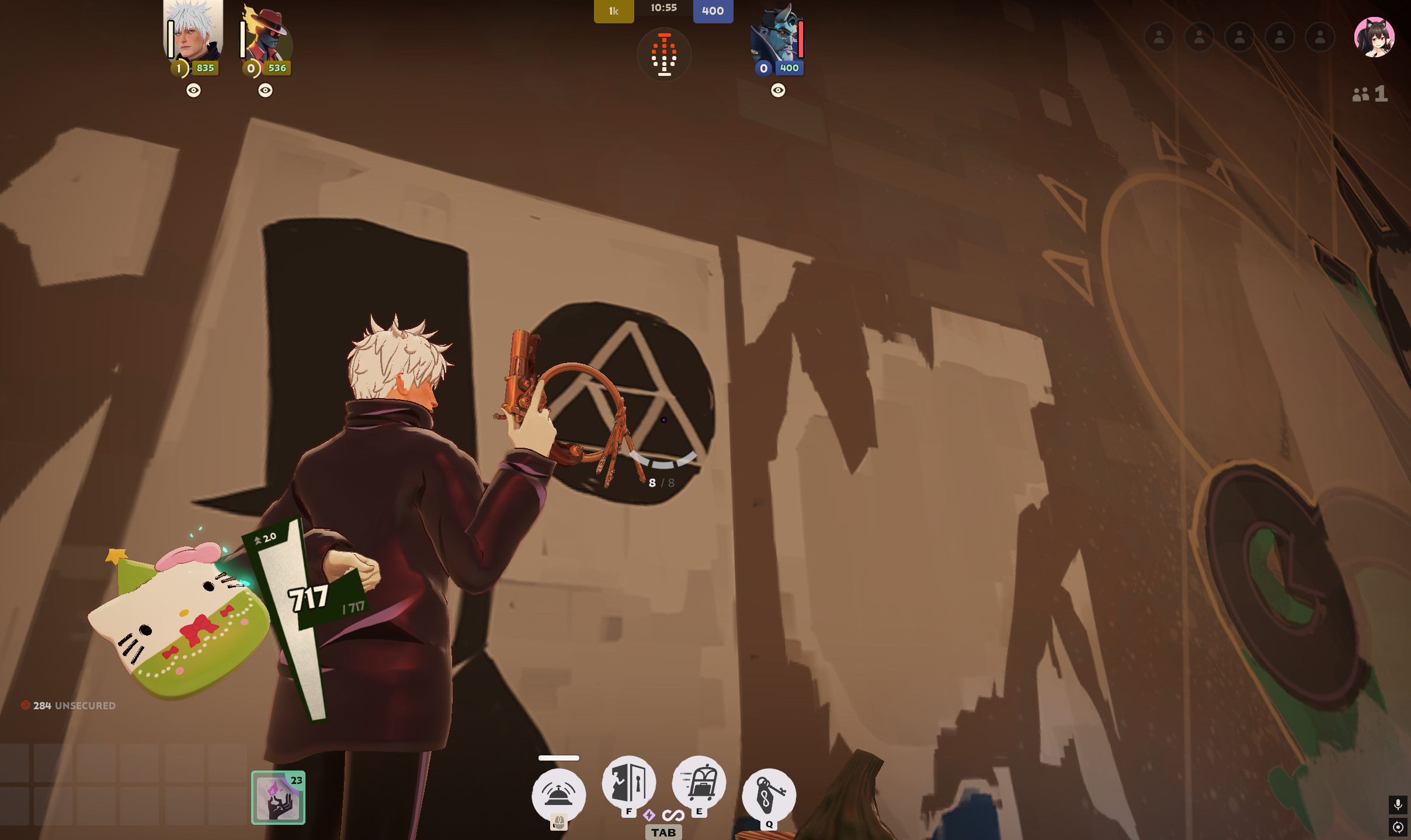The width and height of the screenshot is (1411, 840).
Task: Activate the service bell ability
Action: [x=558, y=795]
